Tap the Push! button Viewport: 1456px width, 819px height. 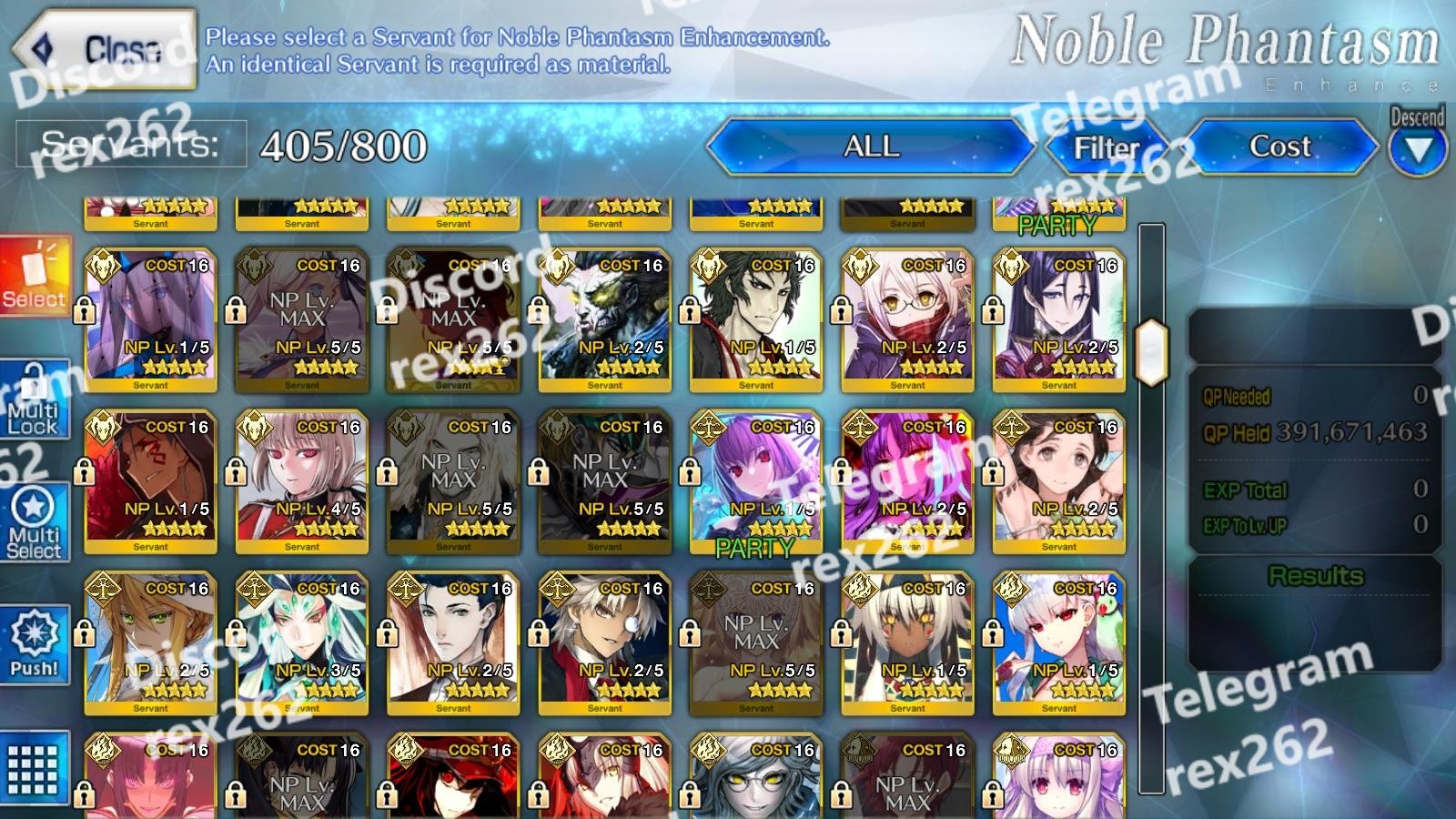pyautogui.click(x=35, y=644)
